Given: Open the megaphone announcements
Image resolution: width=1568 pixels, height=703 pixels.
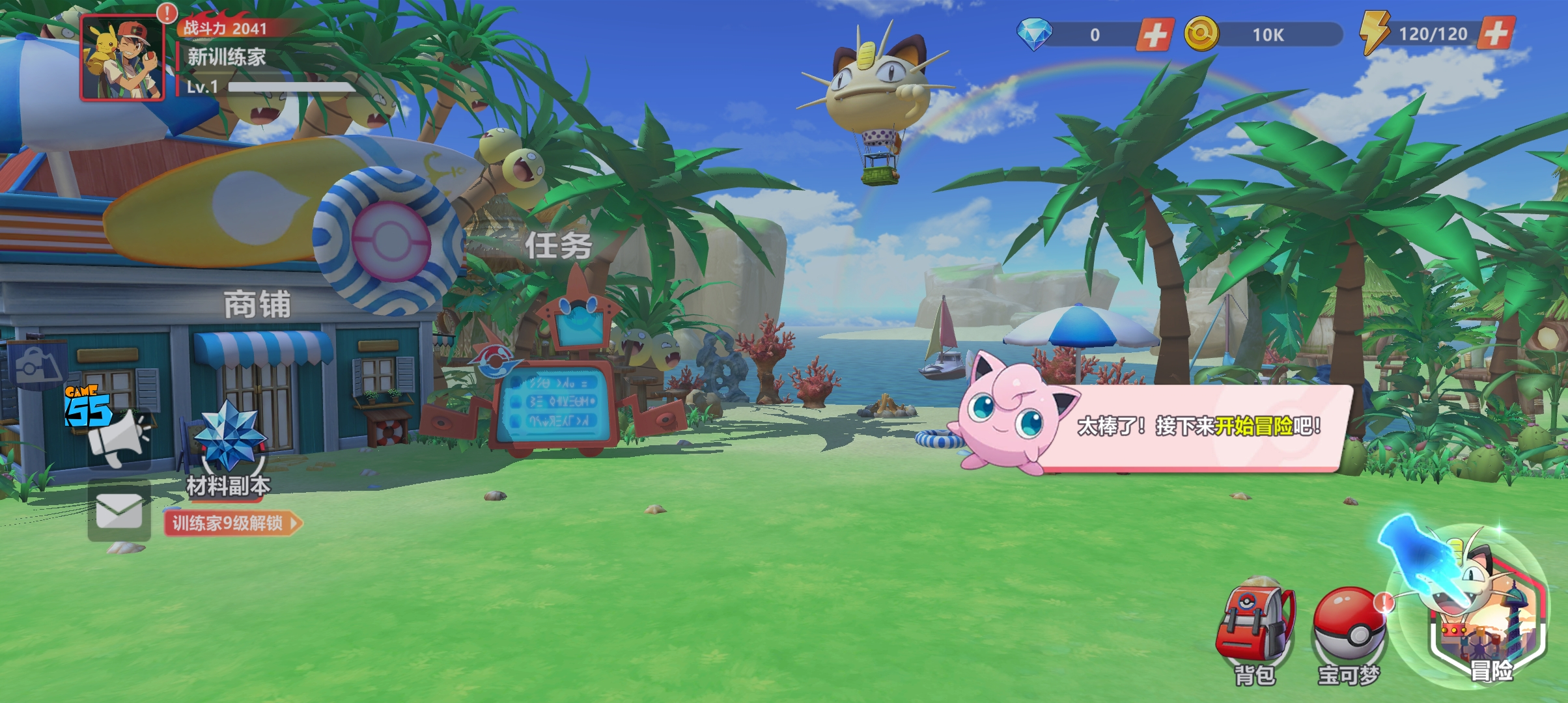Looking at the screenshot, I should [120, 438].
